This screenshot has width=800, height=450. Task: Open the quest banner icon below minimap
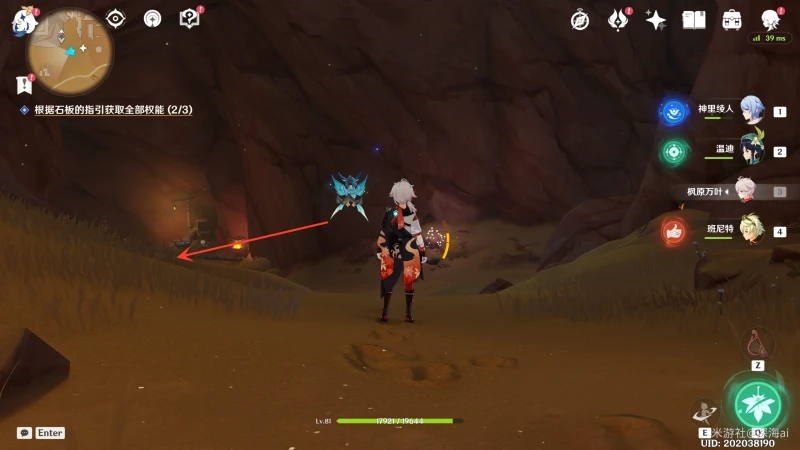click(x=24, y=84)
